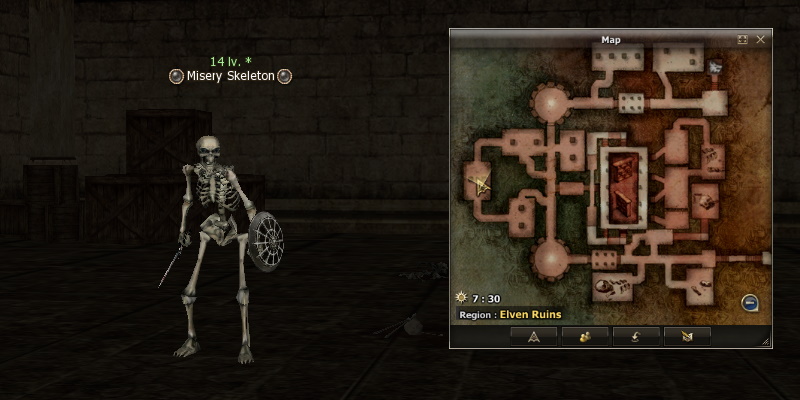Click the first bottom map button with triangle icon
Viewport: 800px width, 400px height.
[x=534, y=336]
